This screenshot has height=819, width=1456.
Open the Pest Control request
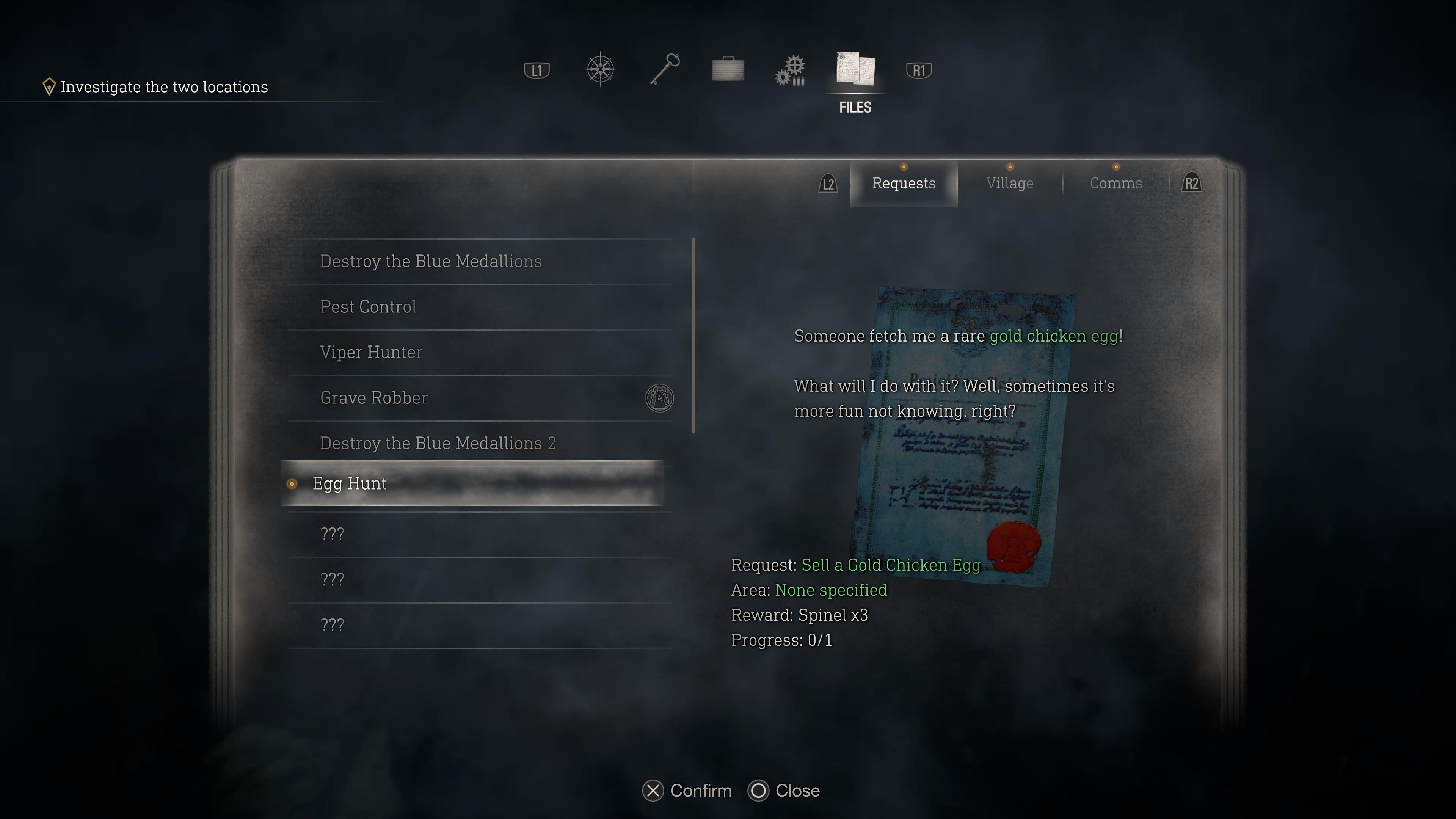368,307
